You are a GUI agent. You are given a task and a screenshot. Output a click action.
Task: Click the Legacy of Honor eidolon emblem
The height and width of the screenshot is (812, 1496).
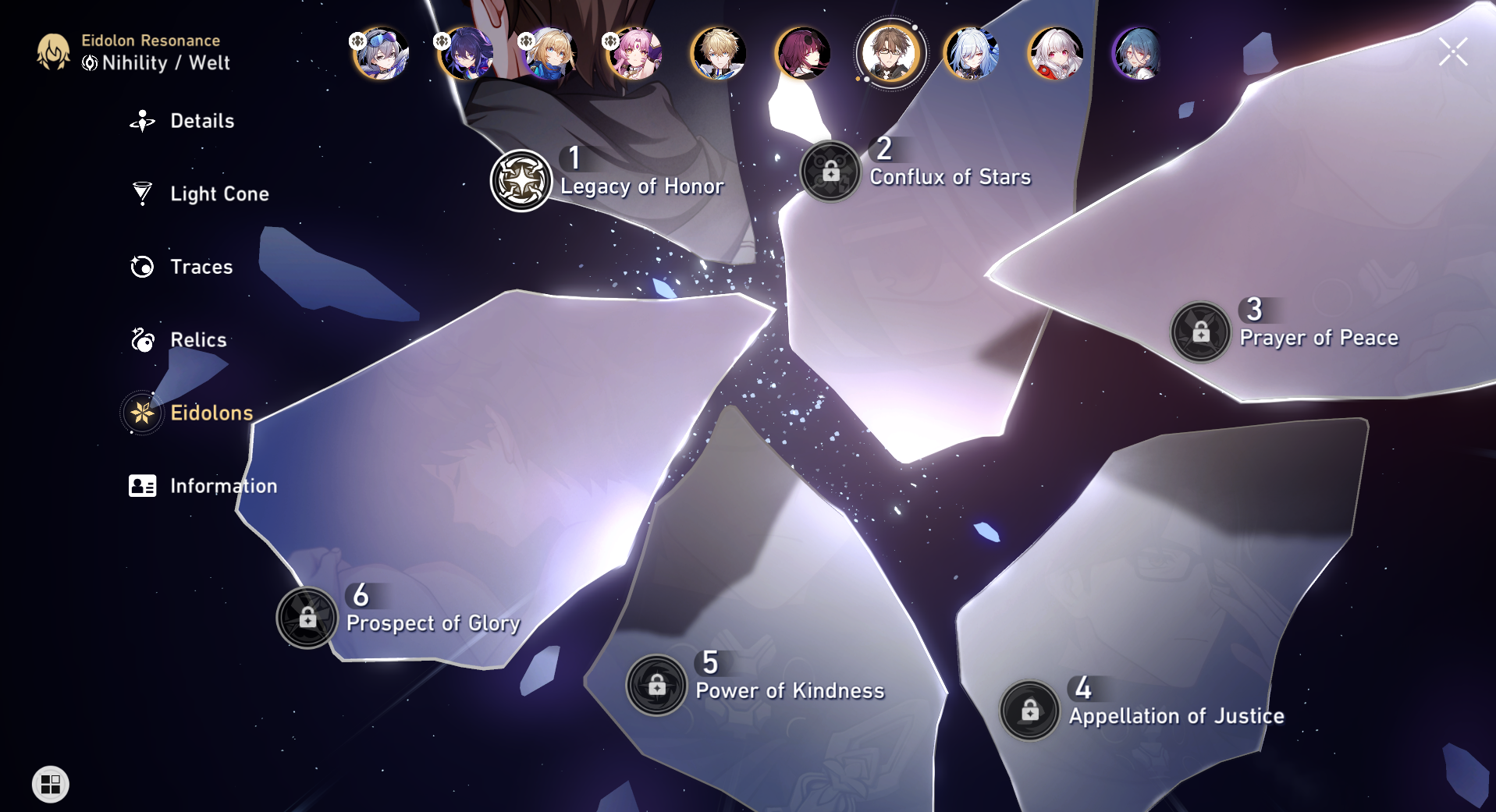click(521, 179)
